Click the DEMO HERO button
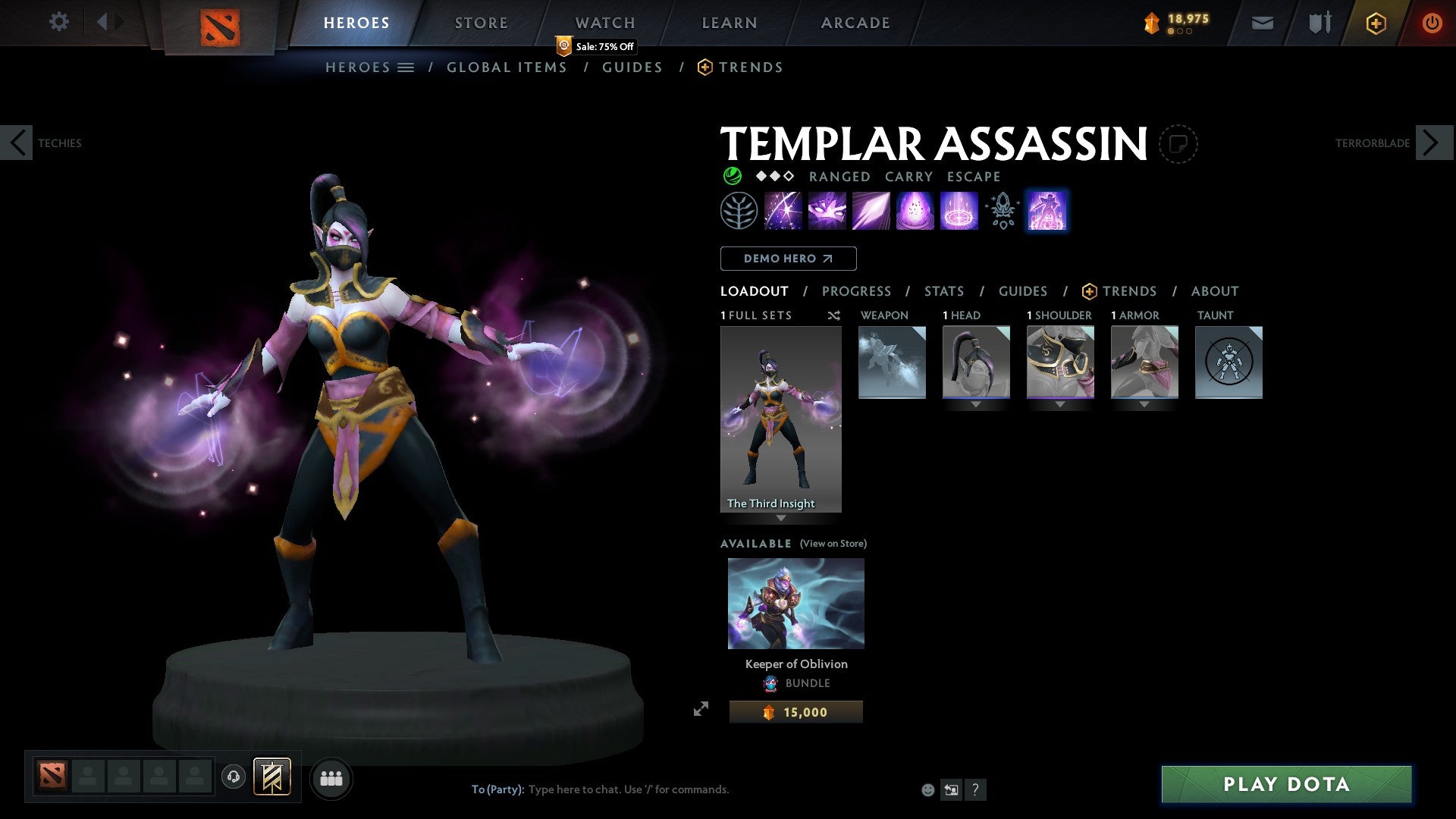Image resolution: width=1456 pixels, height=819 pixels. pyautogui.click(x=787, y=259)
